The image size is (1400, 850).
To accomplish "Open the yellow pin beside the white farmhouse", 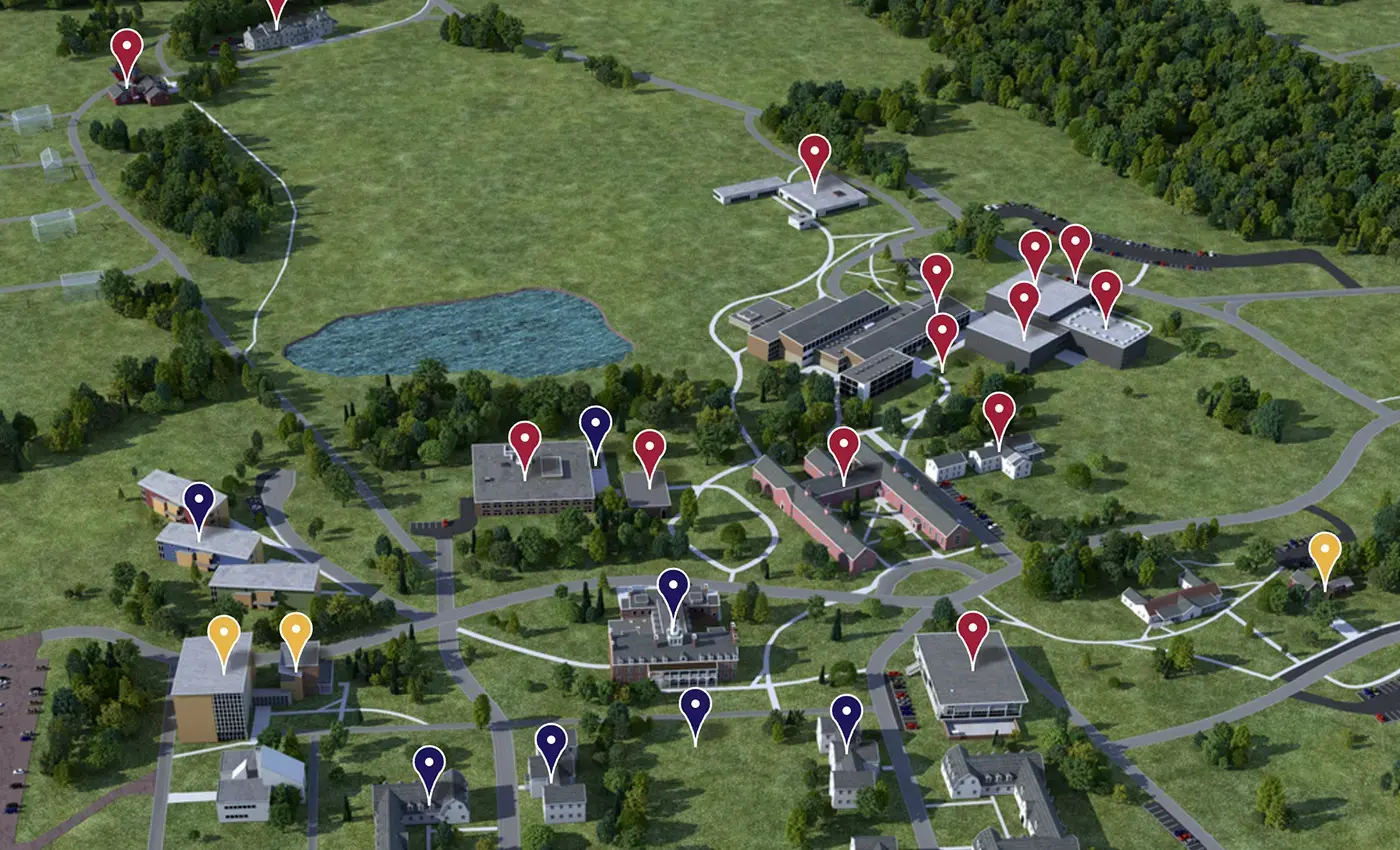I will coord(1325,552).
